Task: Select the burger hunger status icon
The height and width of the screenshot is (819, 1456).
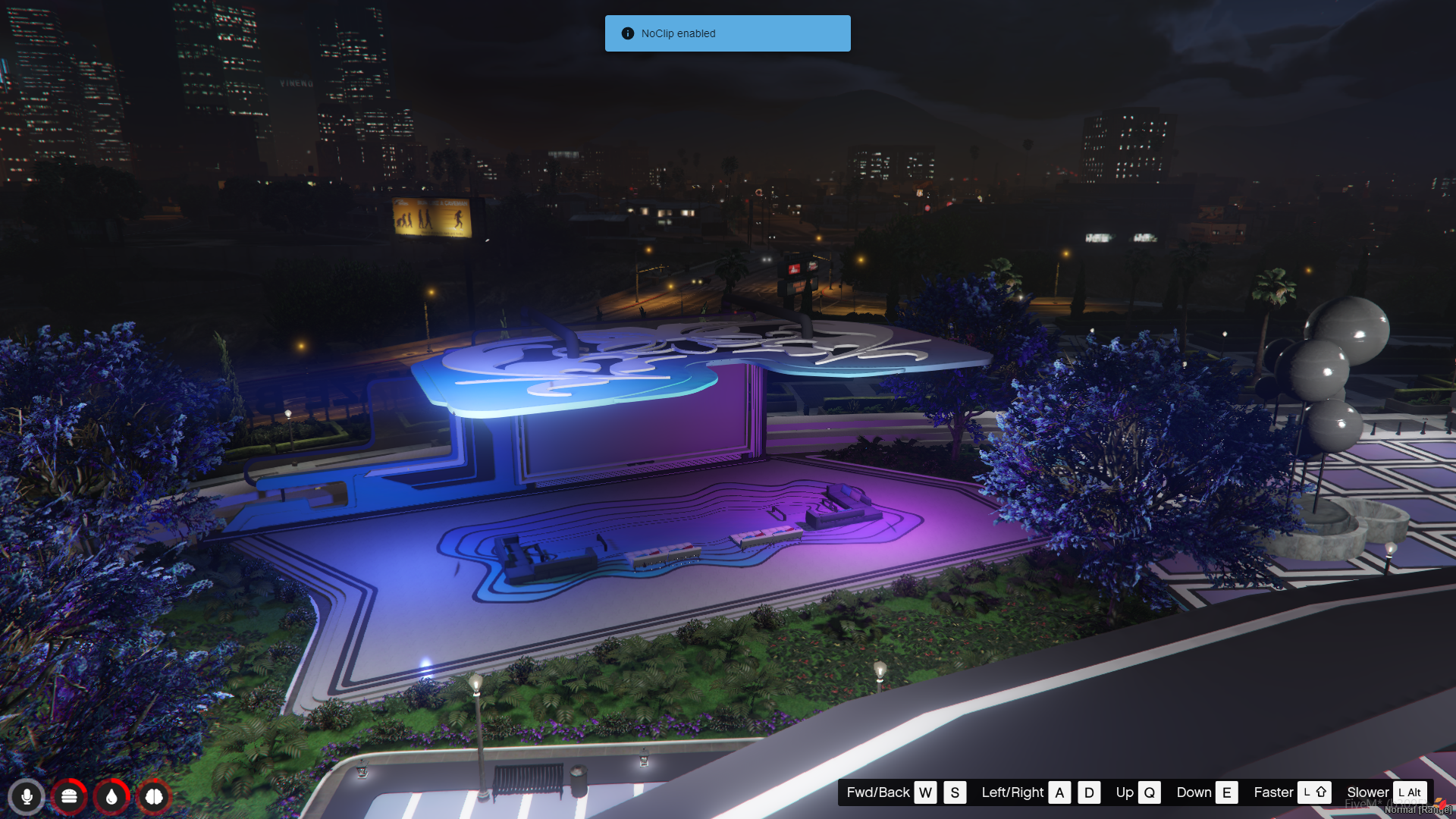Action: (x=69, y=797)
